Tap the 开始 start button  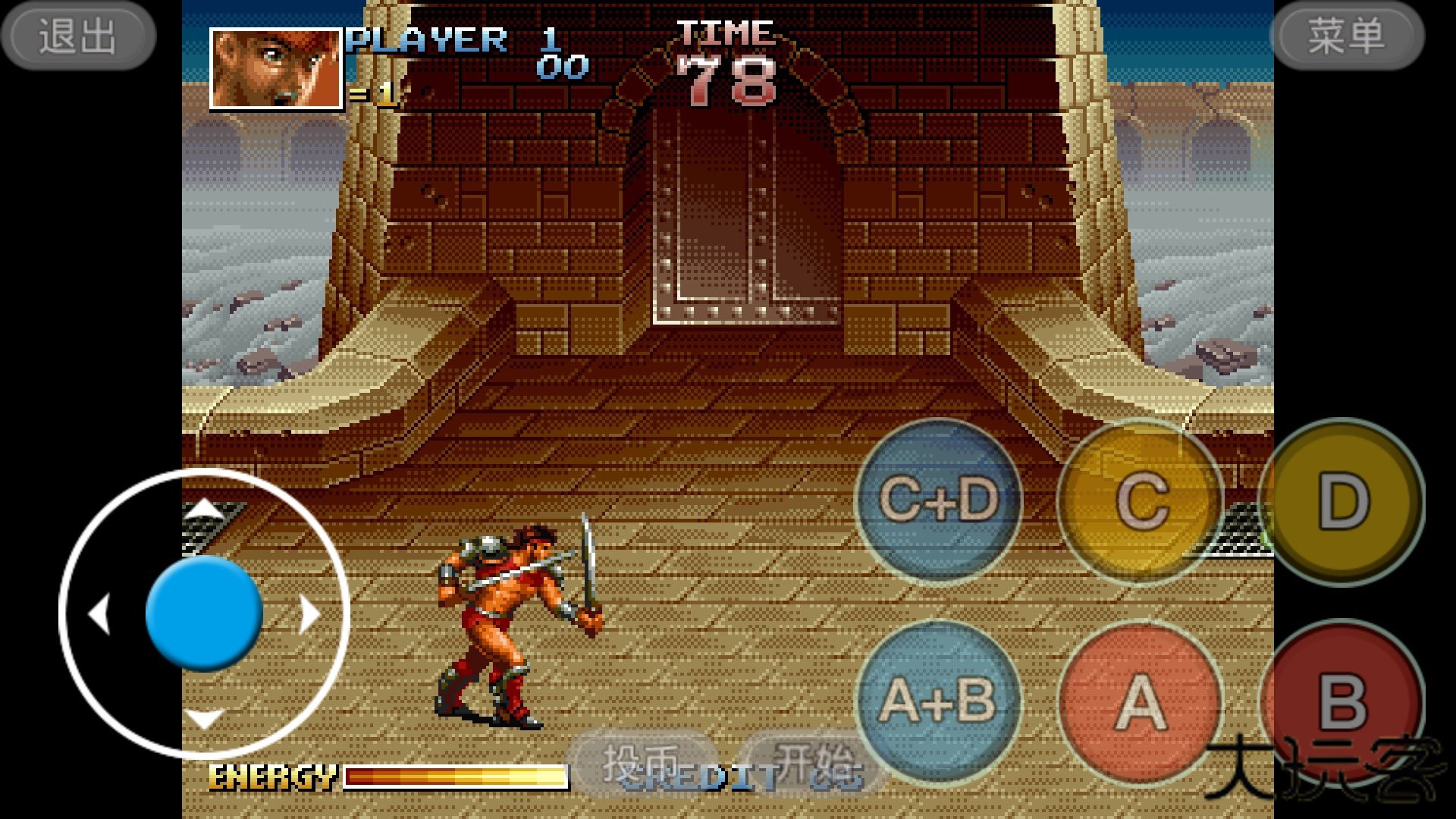coord(811,762)
